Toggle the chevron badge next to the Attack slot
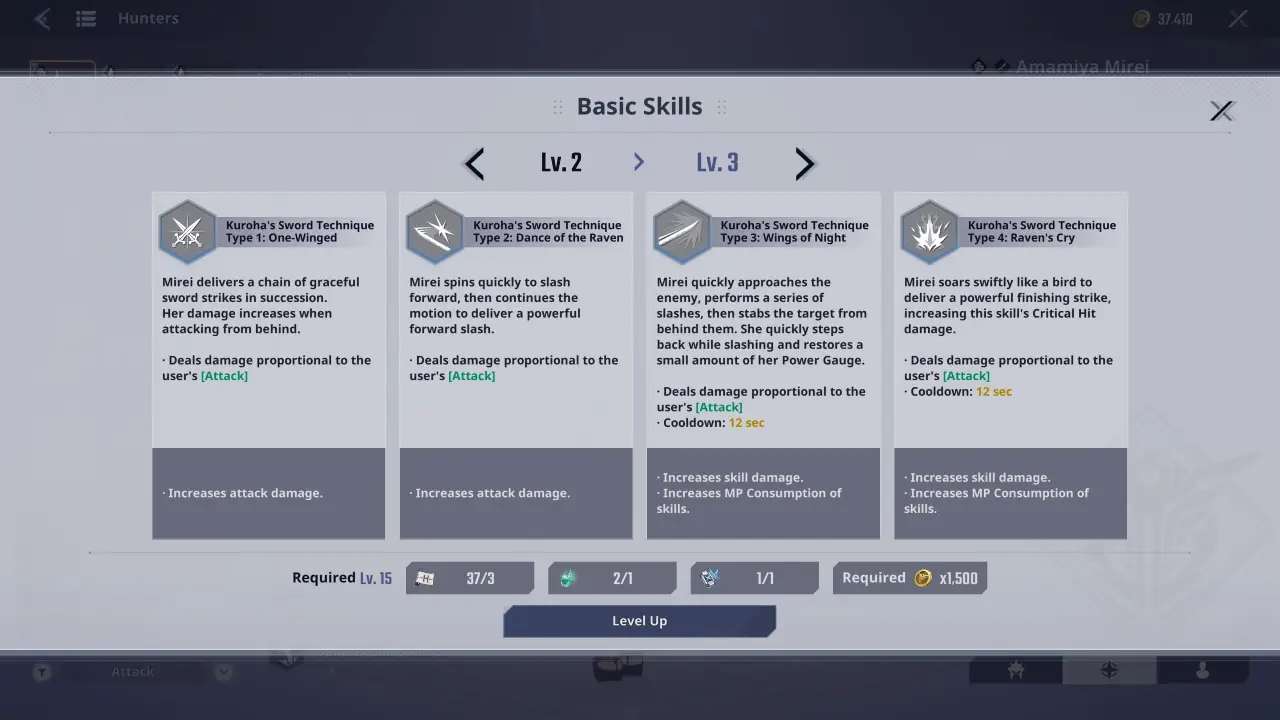Image resolution: width=1280 pixels, height=720 pixels. click(222, 671)
